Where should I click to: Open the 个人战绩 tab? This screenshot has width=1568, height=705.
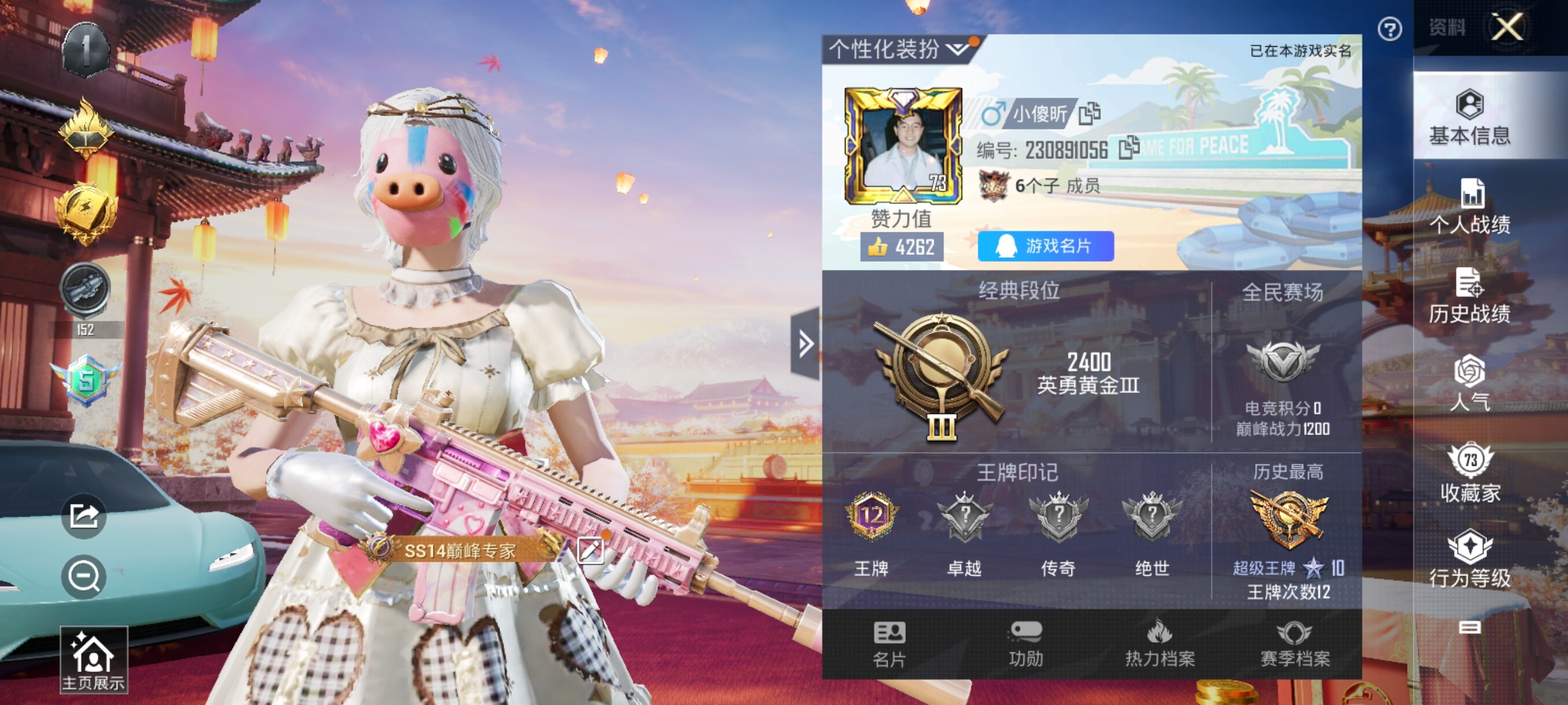click(1469, 207)
